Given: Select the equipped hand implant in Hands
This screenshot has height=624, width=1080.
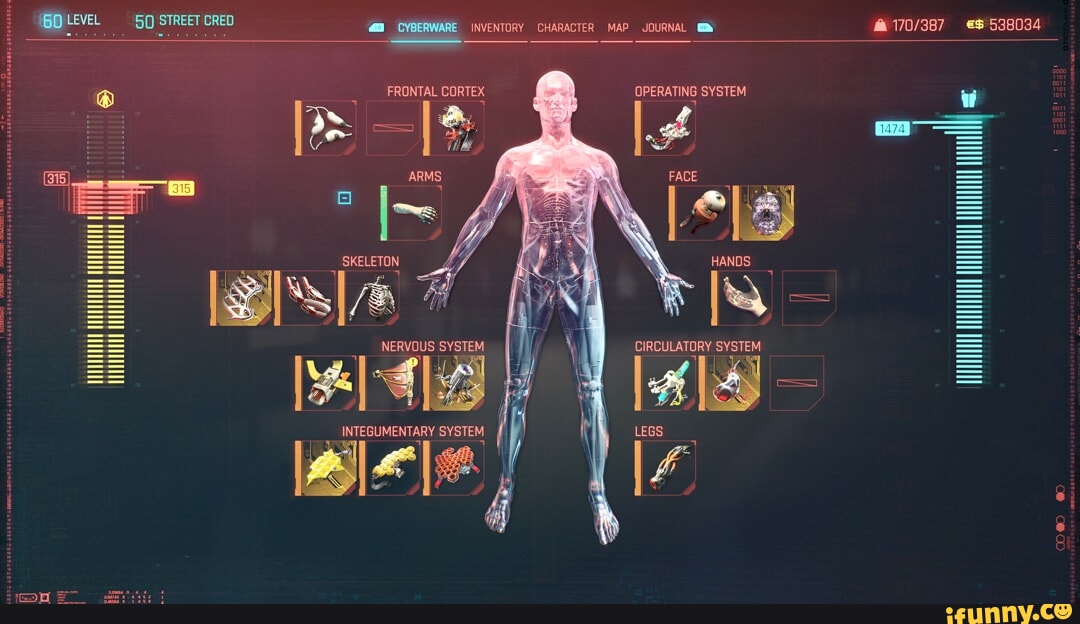Looking at the screenshot, I should (x=743, y=298).
